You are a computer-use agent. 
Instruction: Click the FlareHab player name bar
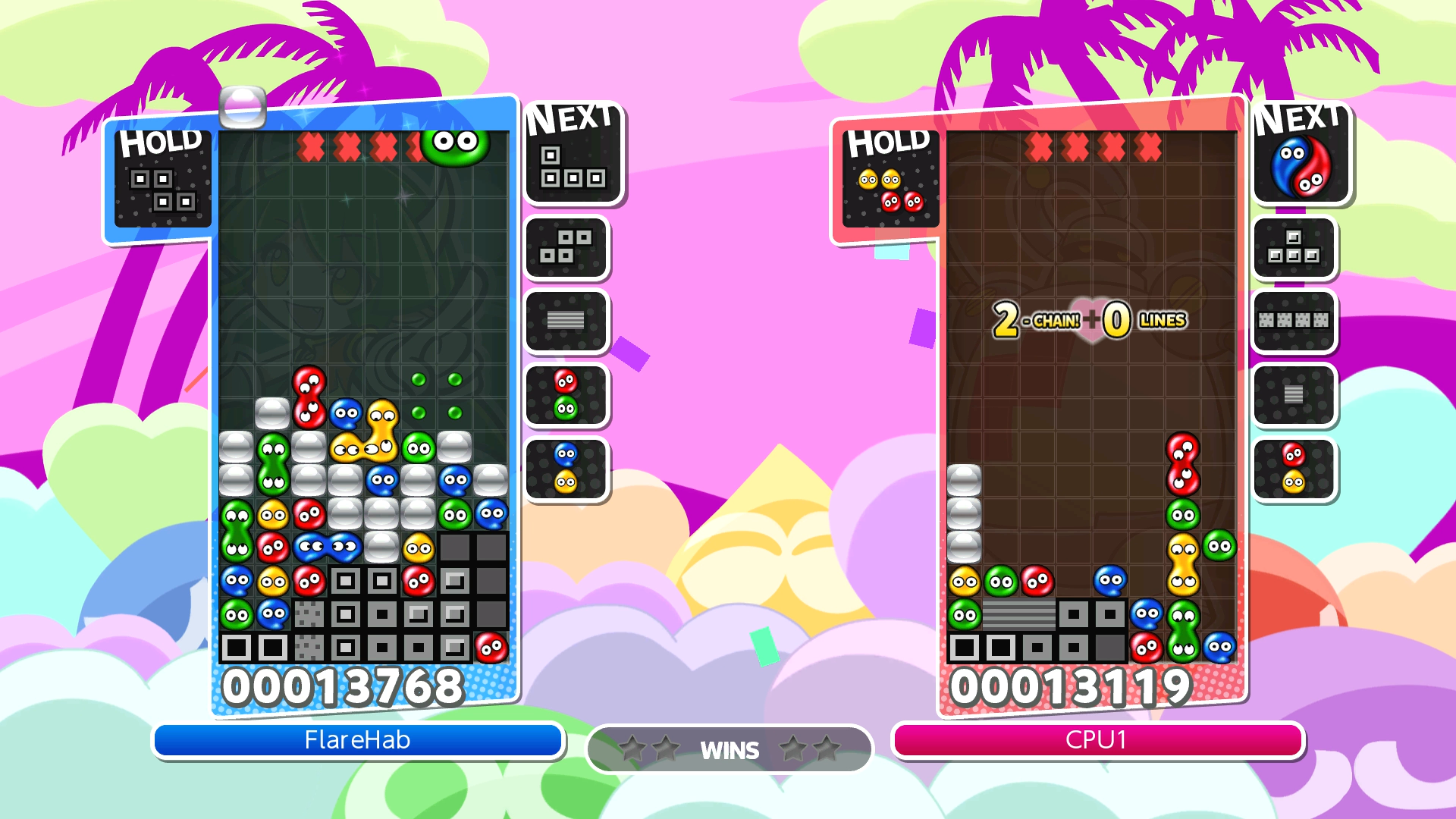pyautogui.click(x=357, y=740)
